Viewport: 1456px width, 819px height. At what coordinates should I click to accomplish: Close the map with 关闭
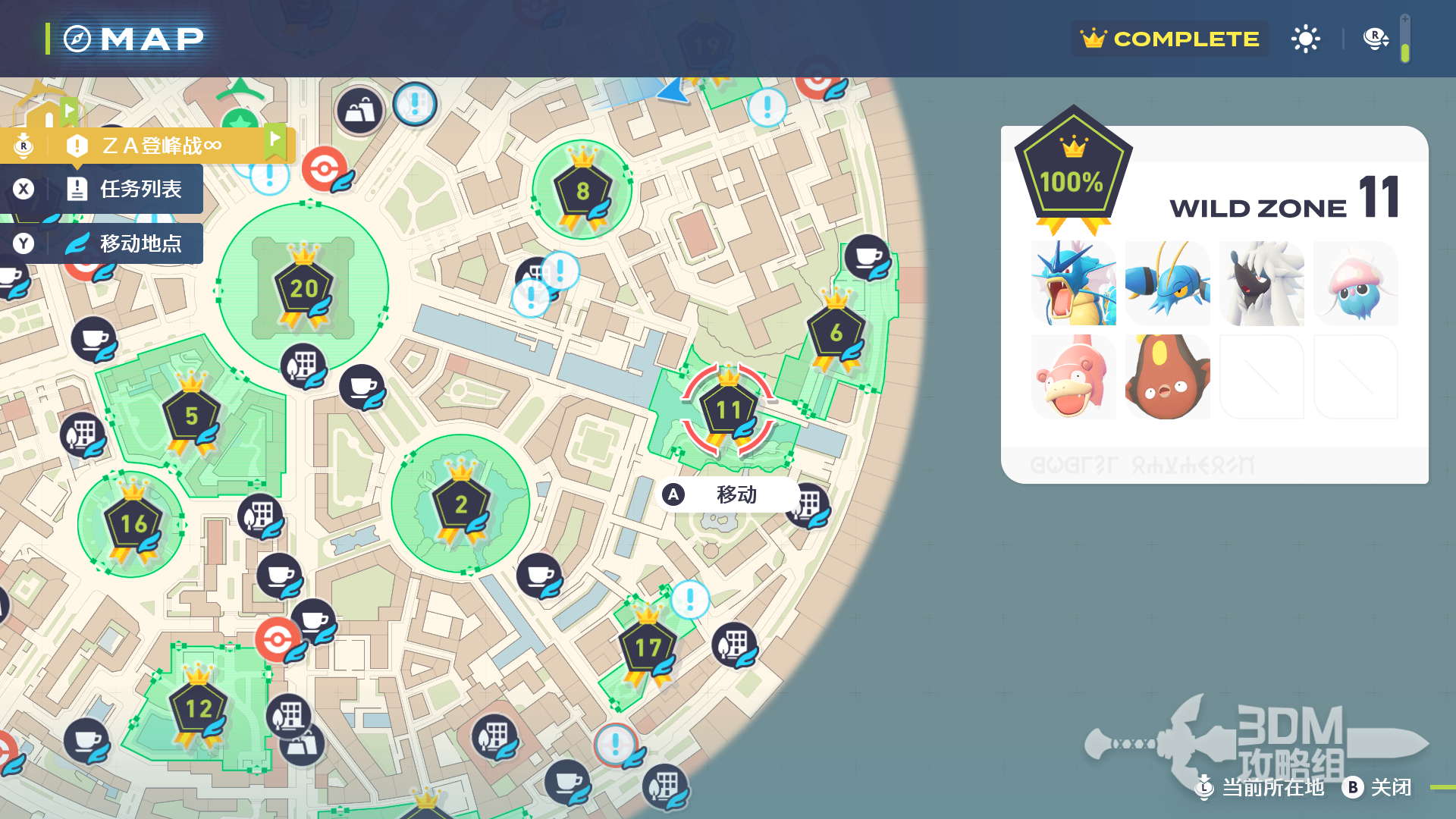click(1377, 787)
